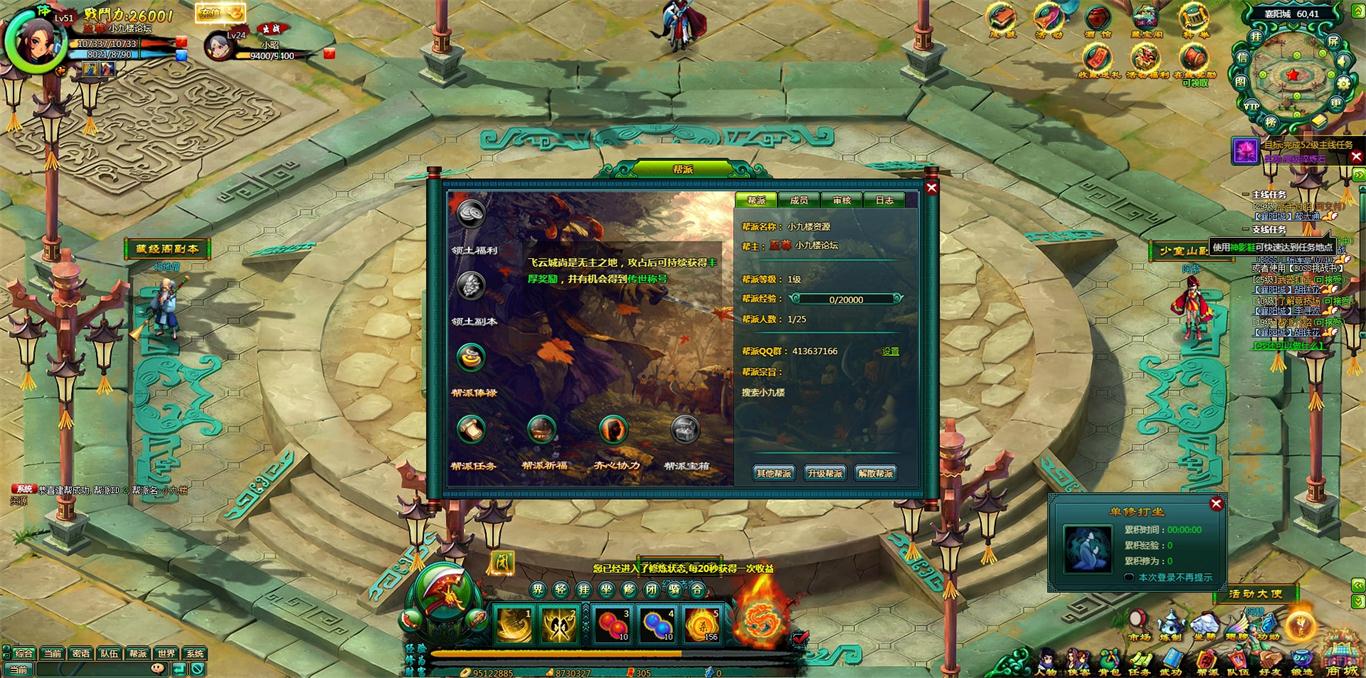Use the red potion in hotbar slot 3

(611, 625)
